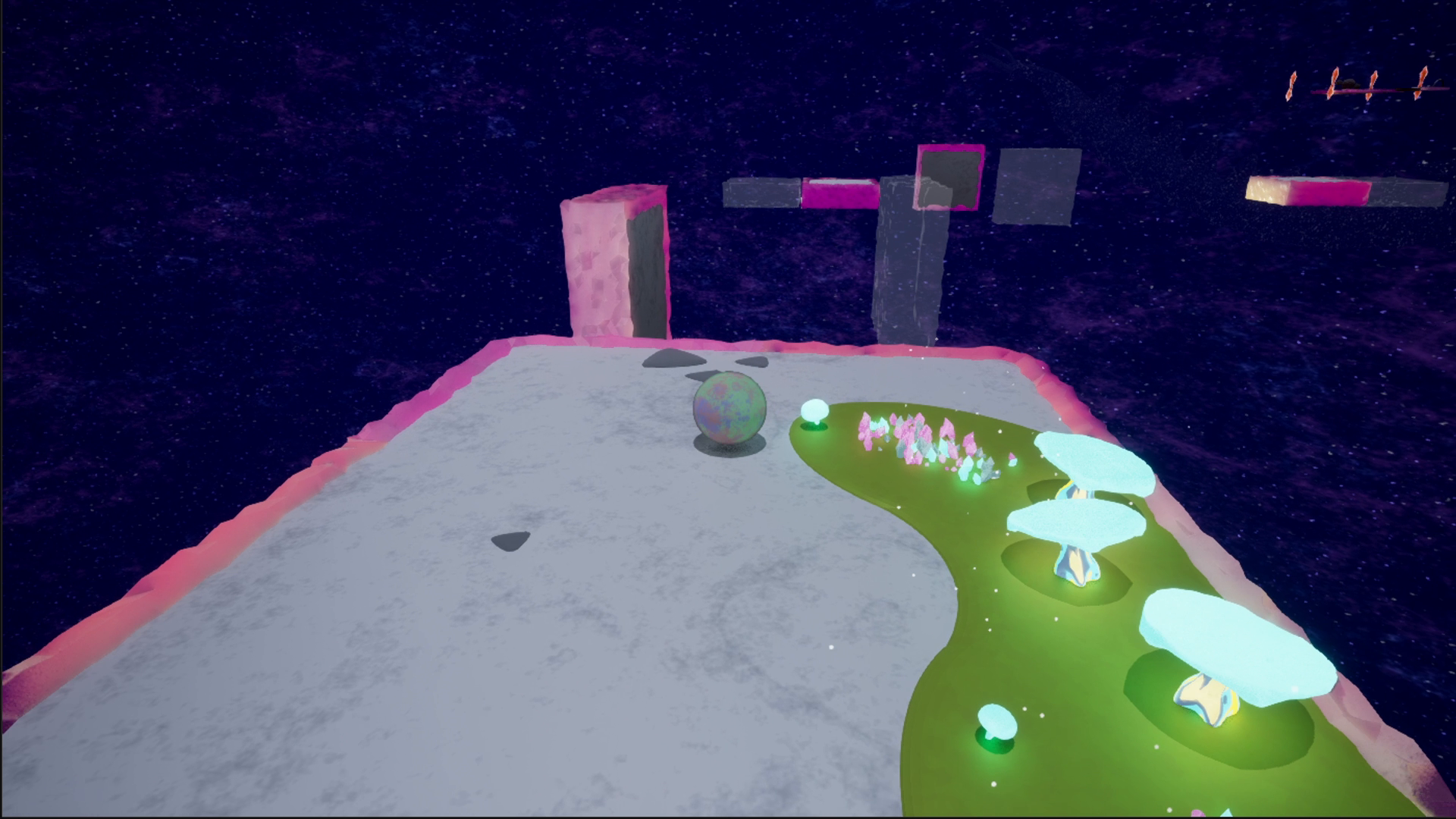The height and width of the screenshot is (819, 1456).
Task: Click the tall pink rectangular pillar
Action: pyautogui.click(x=614, y=265)
